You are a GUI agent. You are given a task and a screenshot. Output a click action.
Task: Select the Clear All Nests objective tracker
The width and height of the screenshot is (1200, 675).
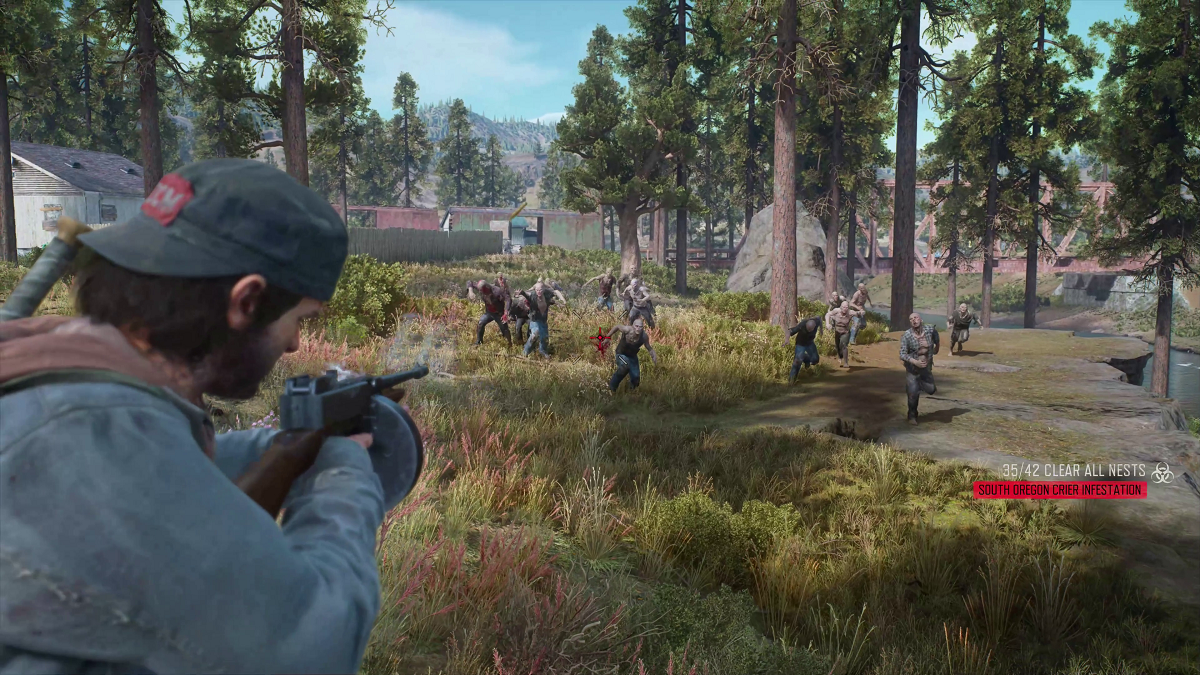pos(1073,470)
